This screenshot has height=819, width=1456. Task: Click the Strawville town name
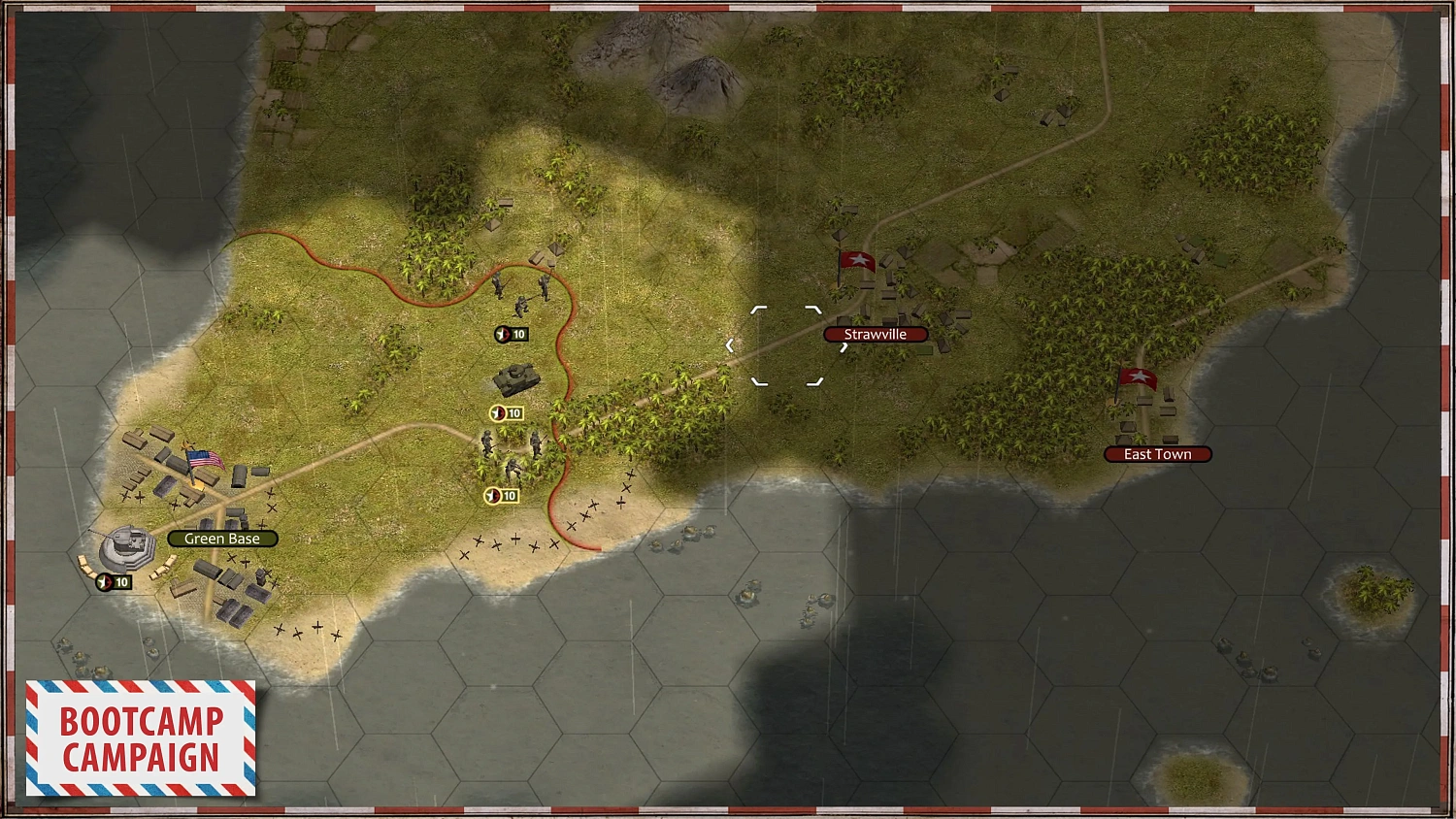(875, 334)
